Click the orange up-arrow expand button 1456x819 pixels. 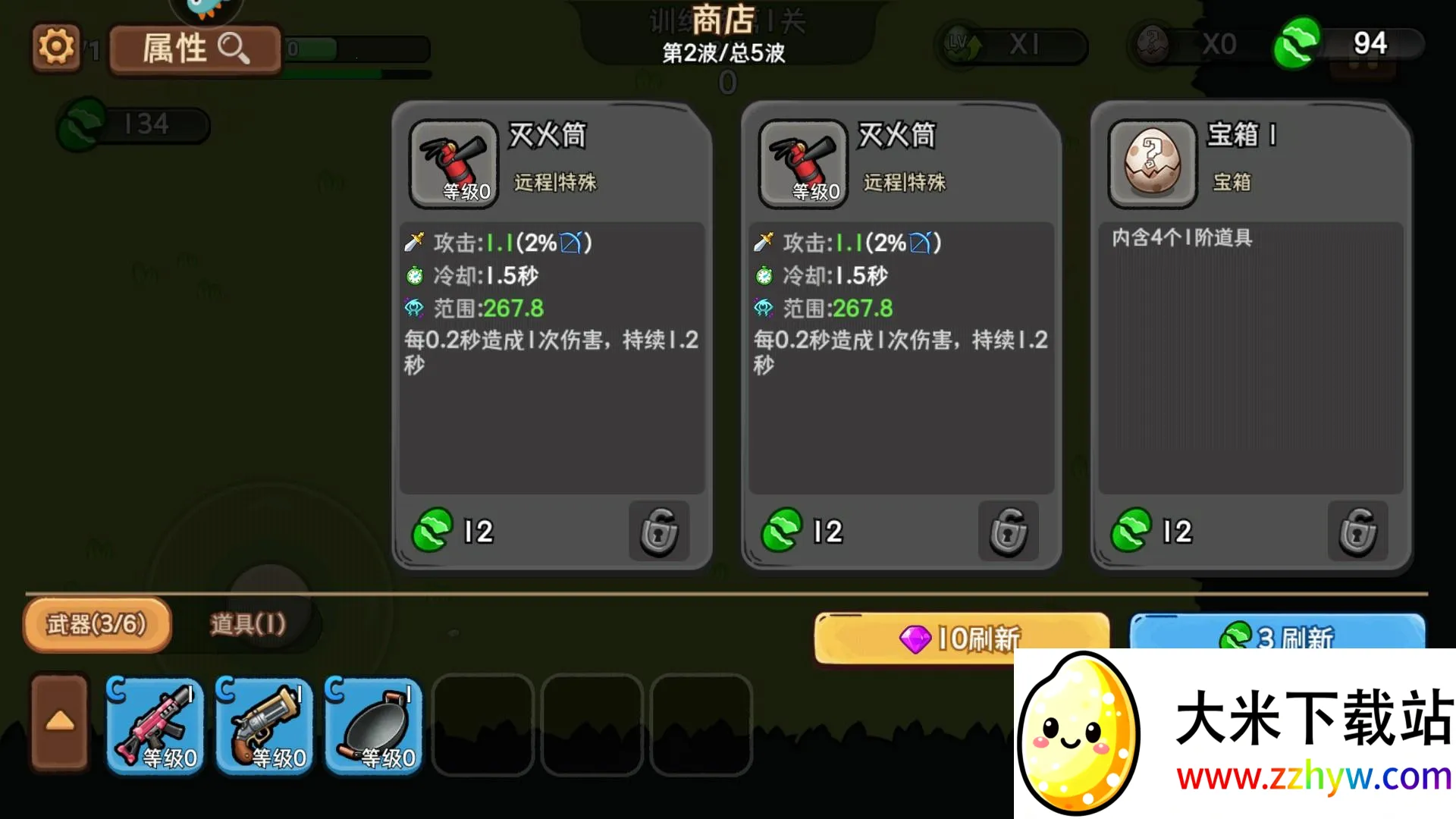[60, 721]
